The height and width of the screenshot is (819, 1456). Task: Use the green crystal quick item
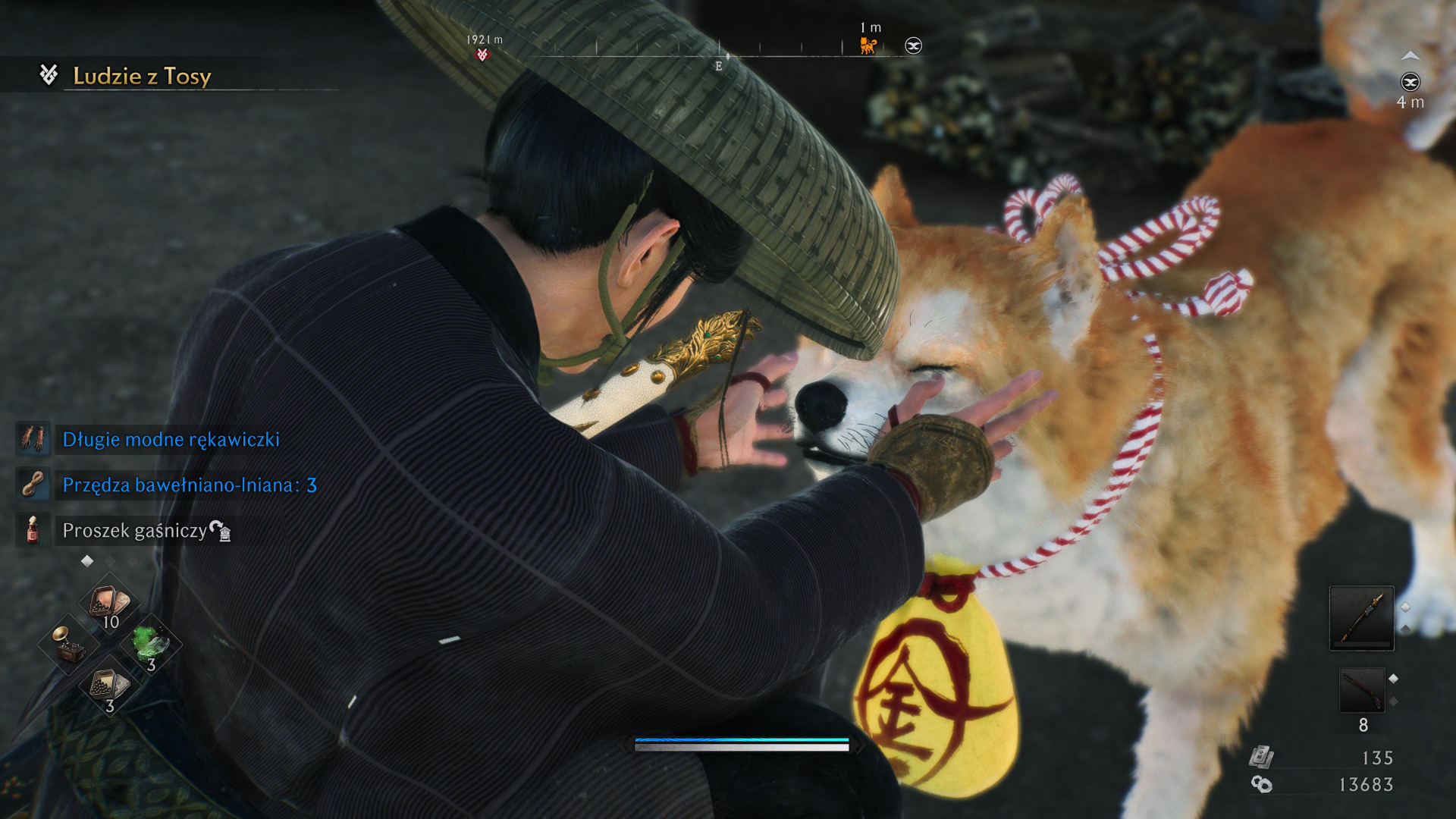[x=151, y=645]
